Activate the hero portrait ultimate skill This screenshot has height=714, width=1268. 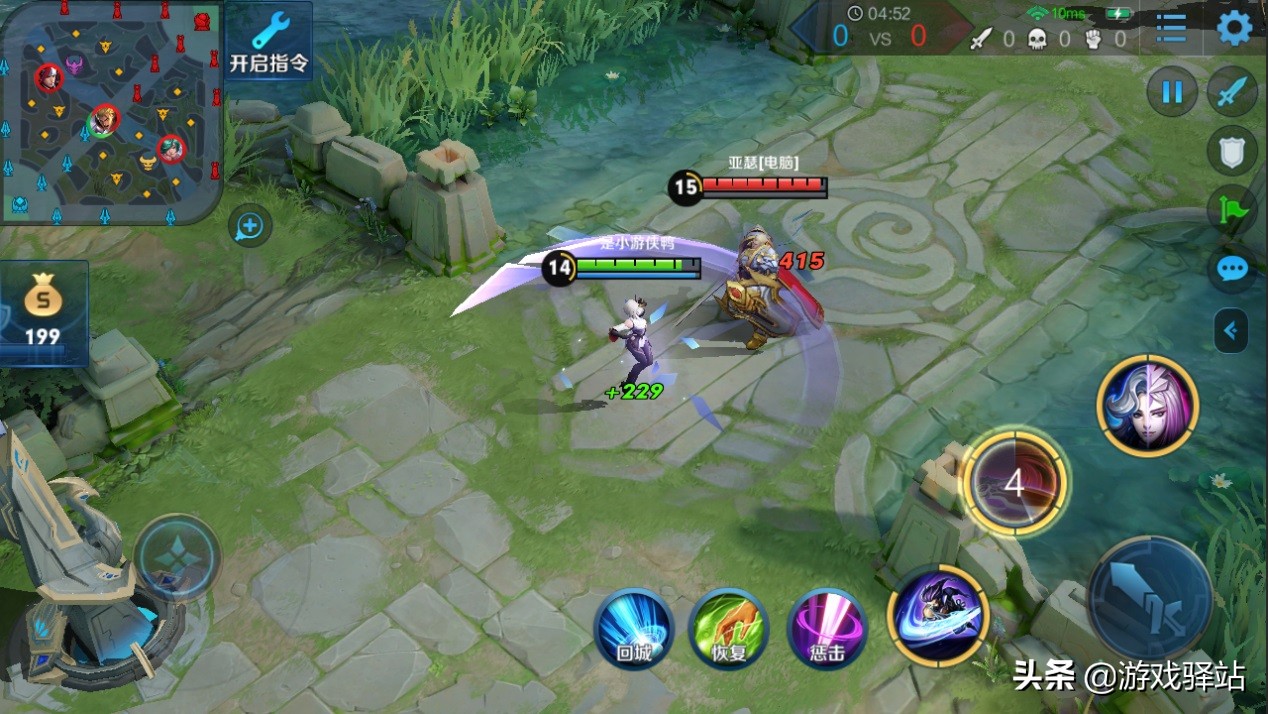click(x=1147, y=405)
